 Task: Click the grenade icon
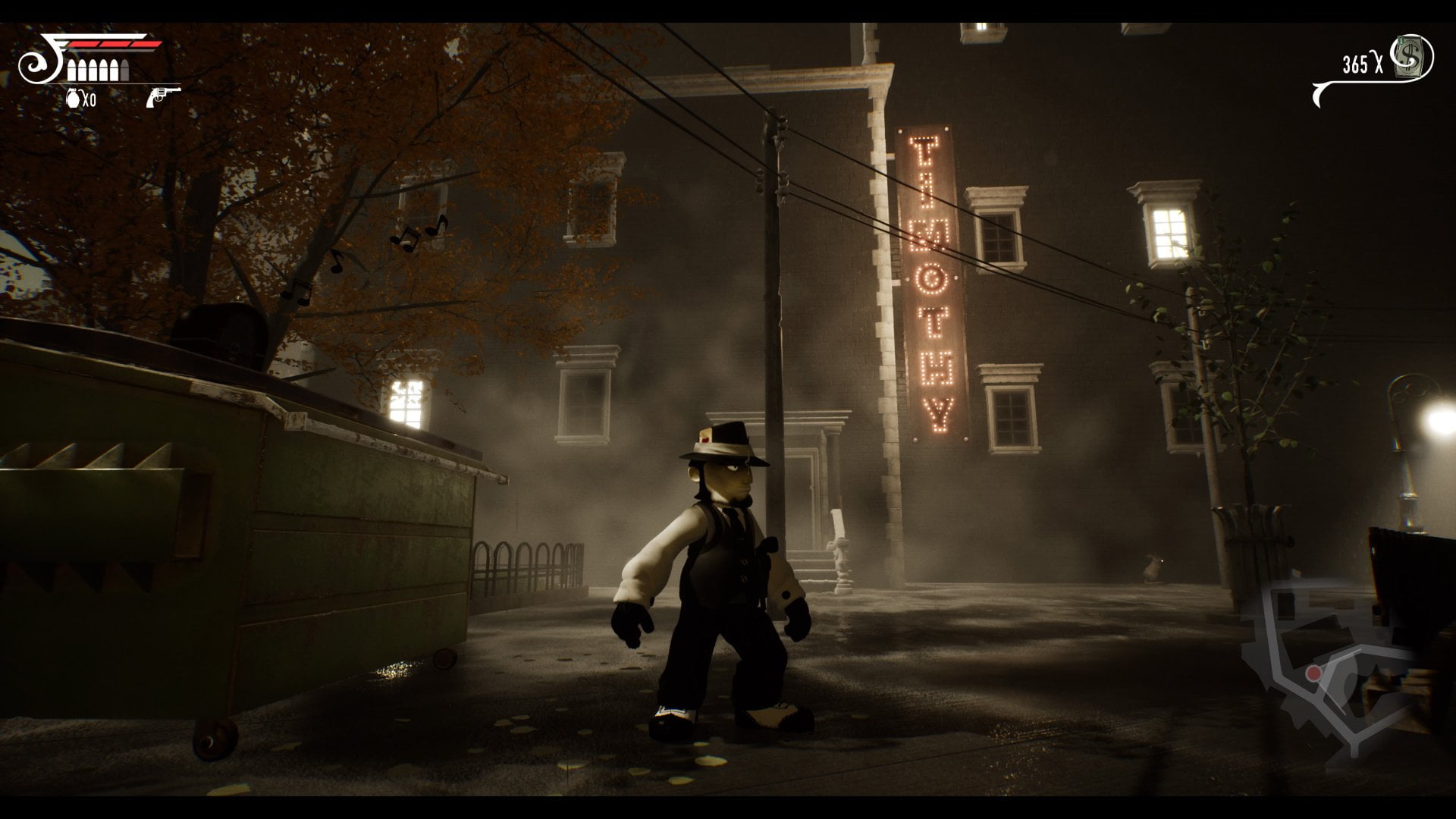tap(74, 97)
